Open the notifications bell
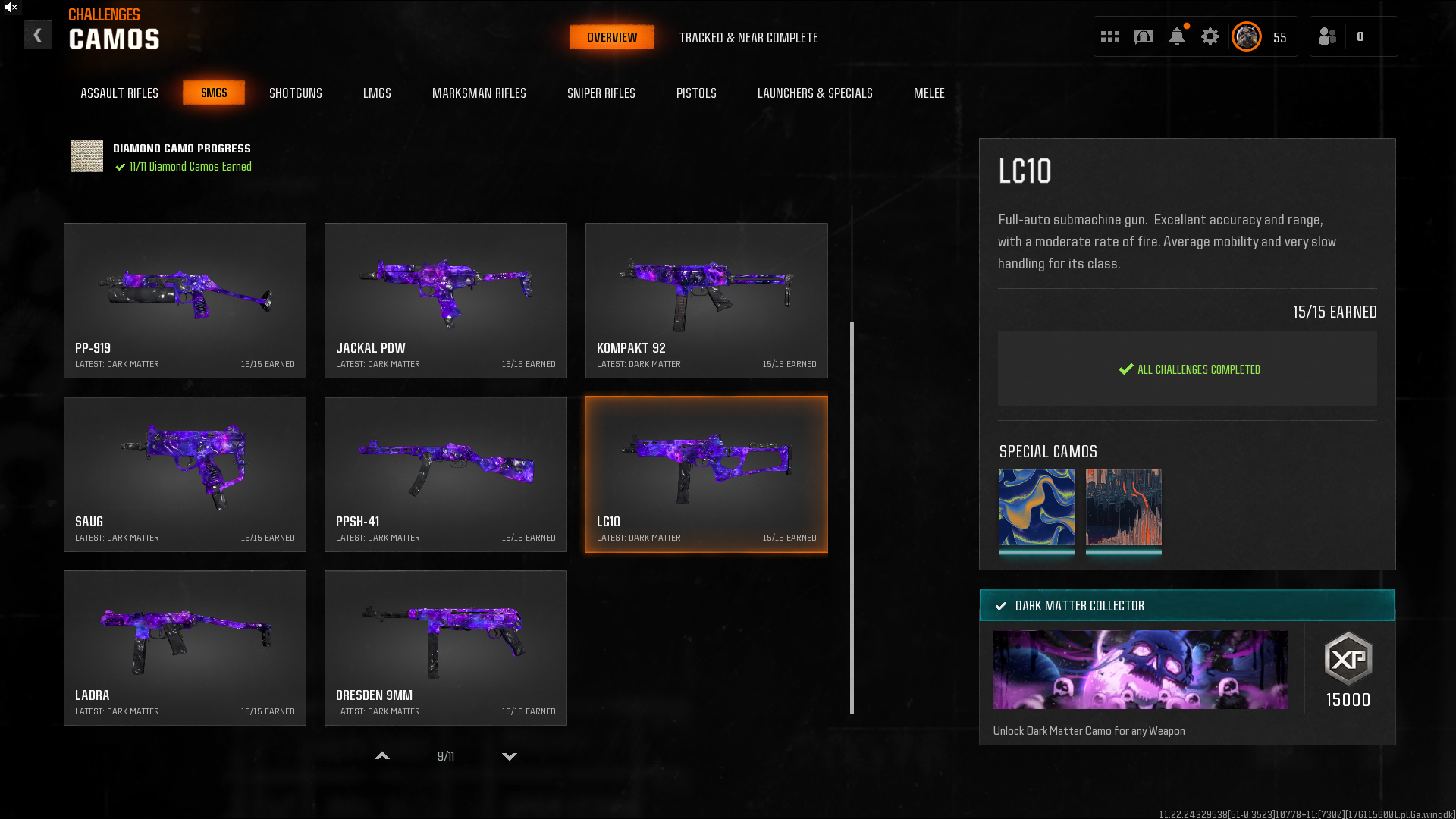This screenshot has height=819, width=1456. tap(1176, 36)
